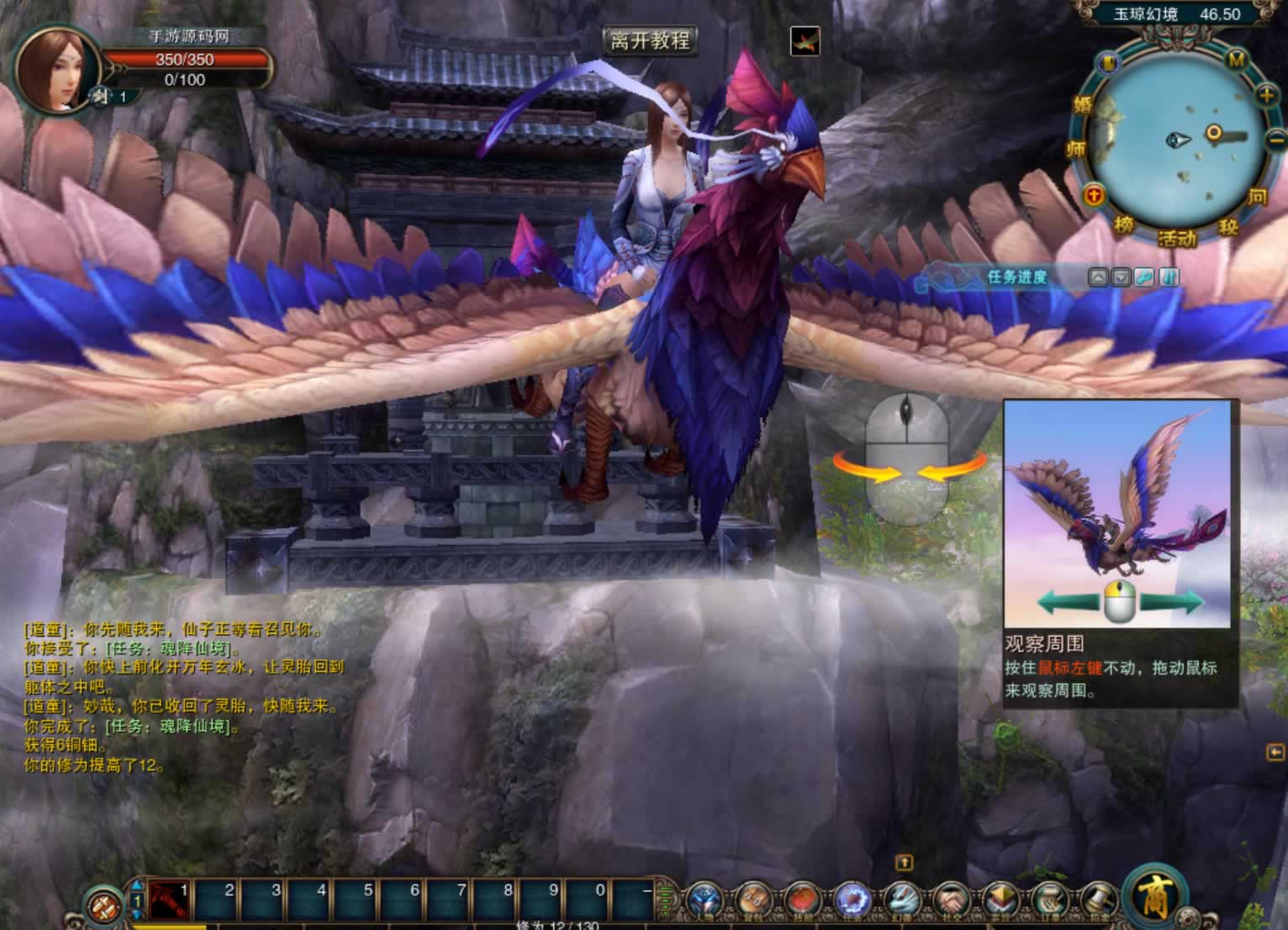Zoom out the minimap with minus button

tap(1276, 140)
